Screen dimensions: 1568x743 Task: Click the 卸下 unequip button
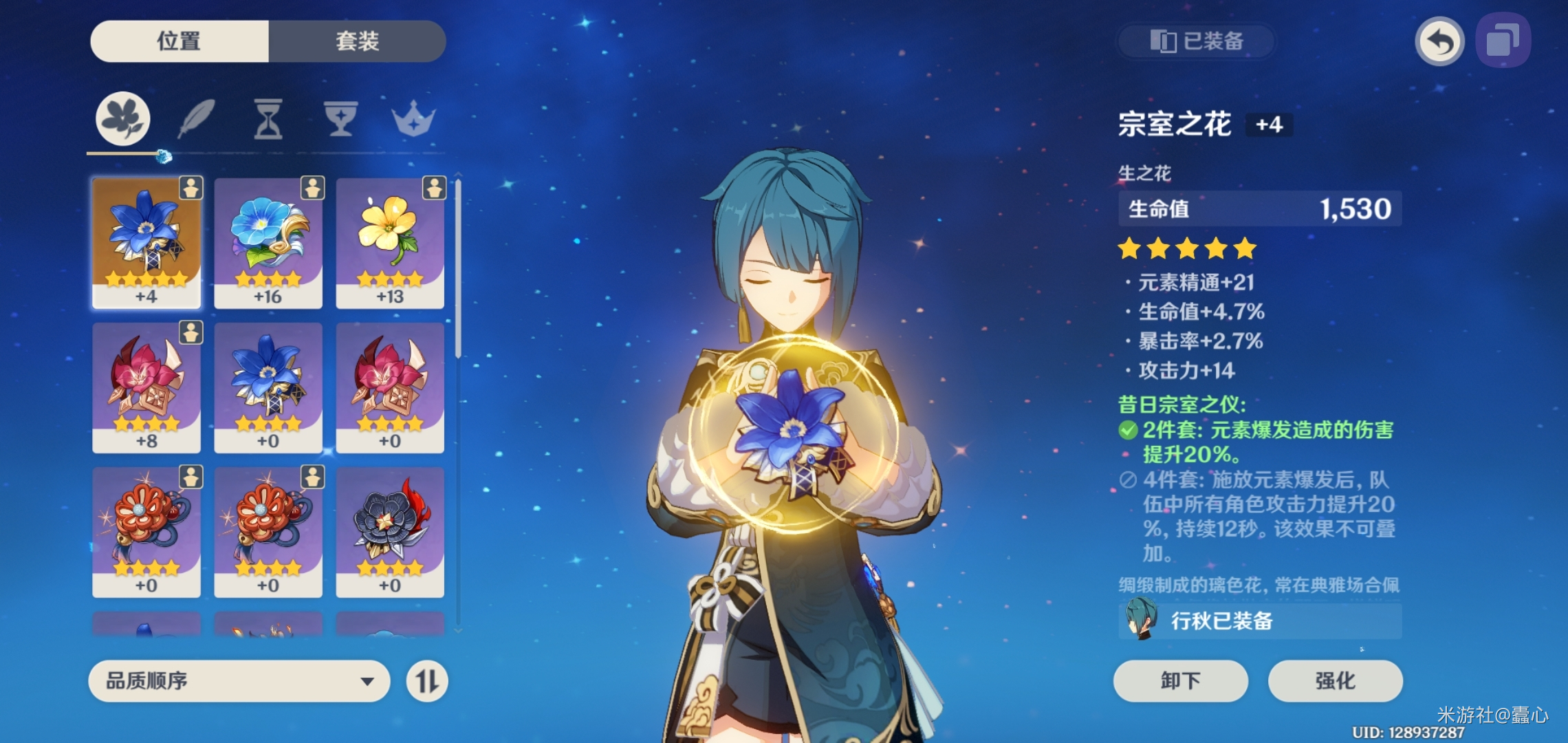1180,681
